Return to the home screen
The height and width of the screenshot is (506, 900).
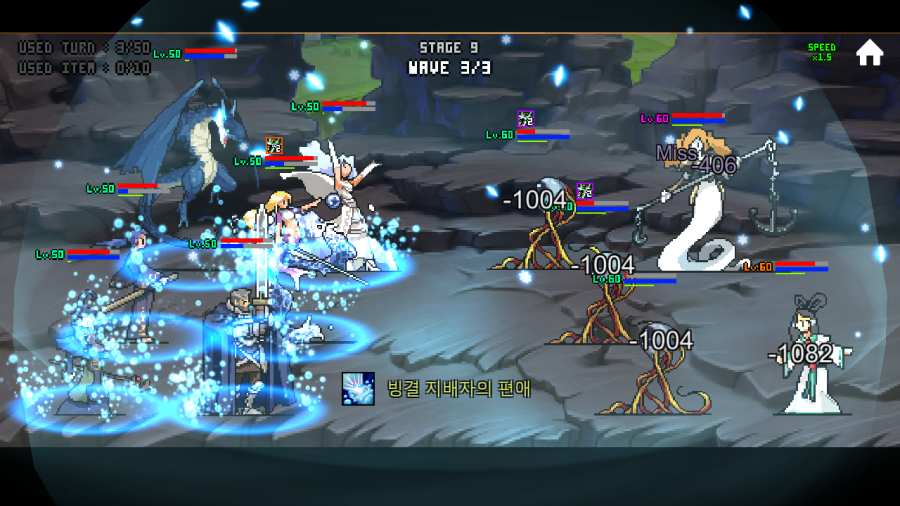(869, 53)
